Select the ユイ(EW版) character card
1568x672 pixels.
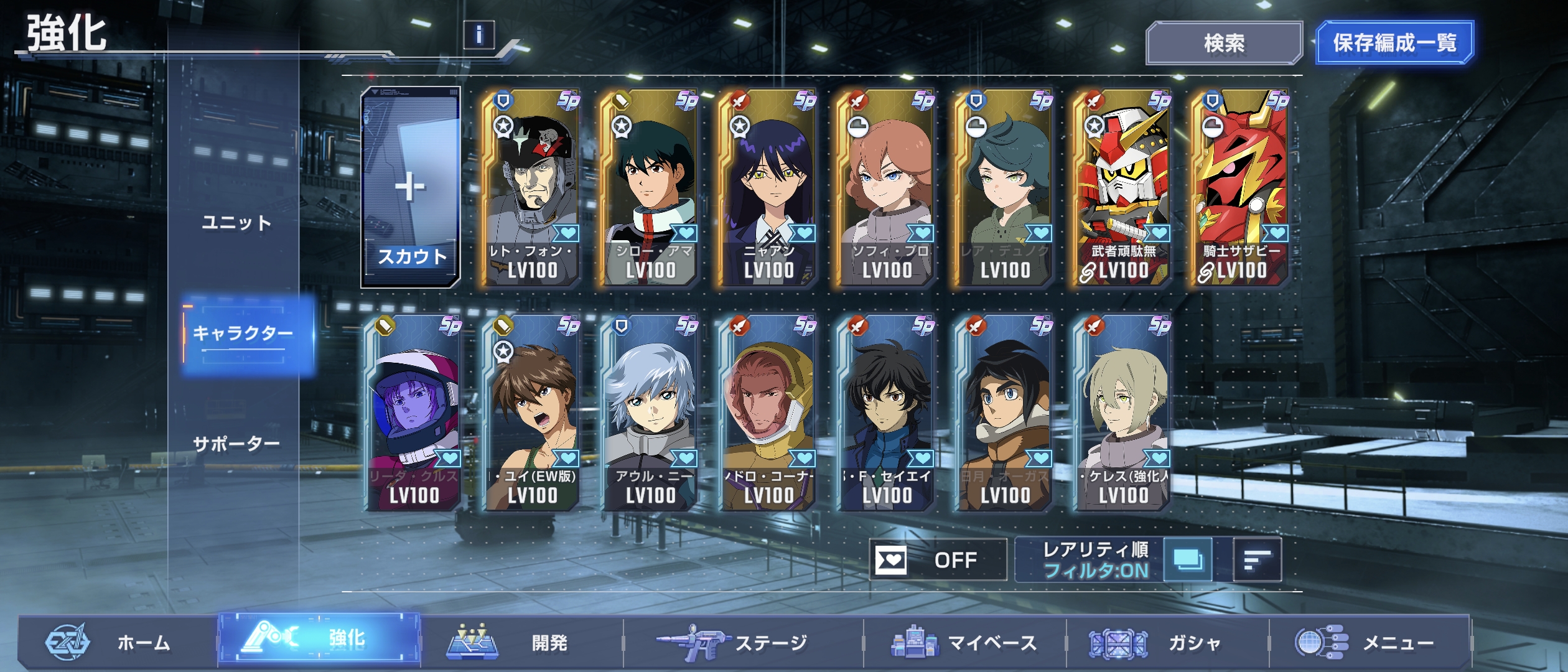(532, 413)
